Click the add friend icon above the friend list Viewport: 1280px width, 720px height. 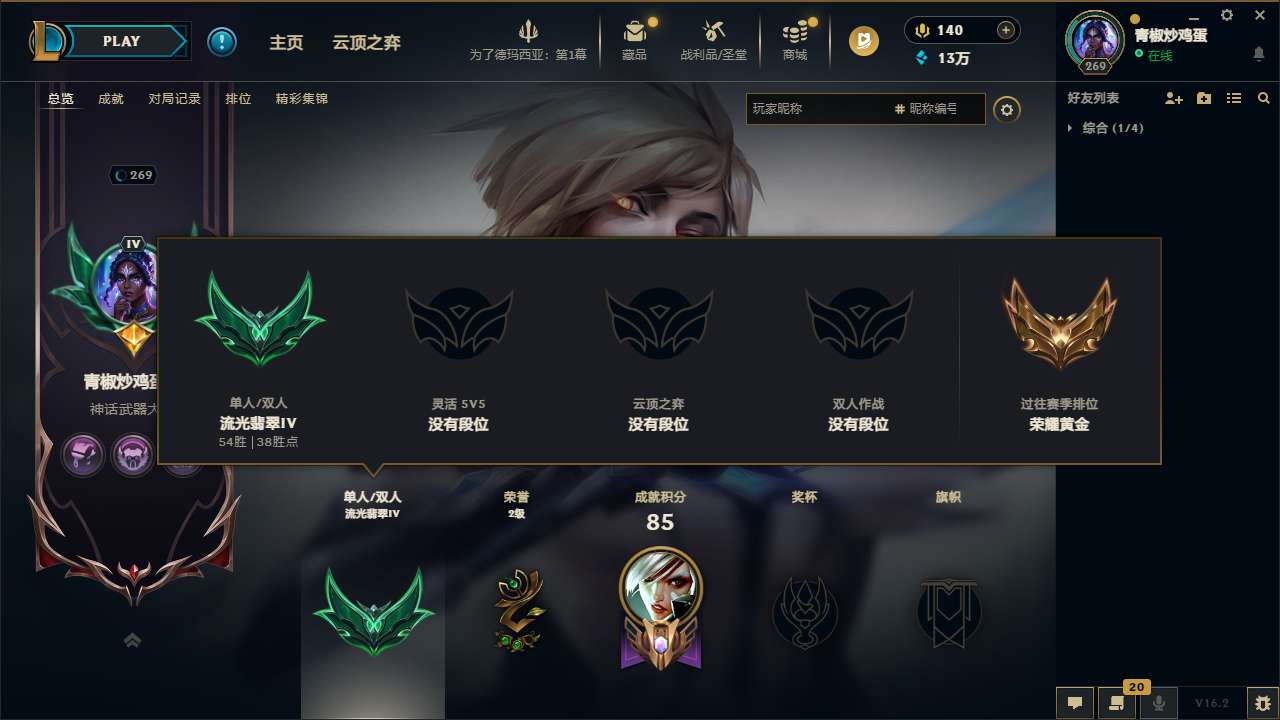(1174, 98)
